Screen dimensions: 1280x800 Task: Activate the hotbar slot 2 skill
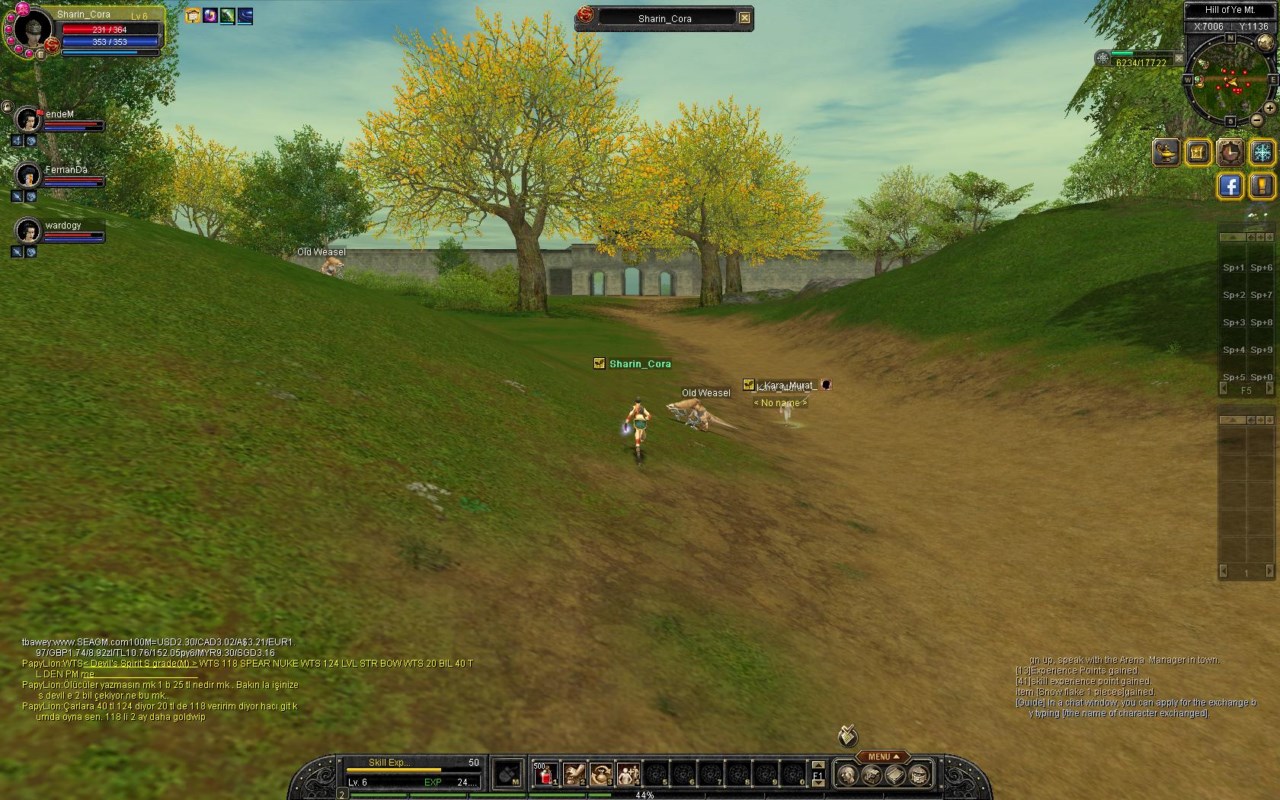(573, 773)
